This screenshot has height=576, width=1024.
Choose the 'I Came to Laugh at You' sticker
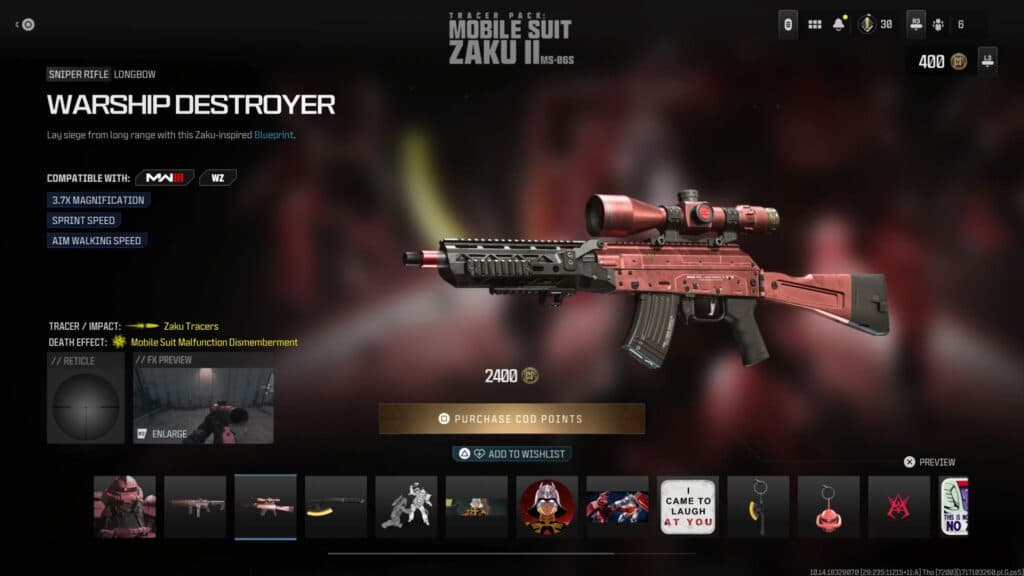tap(688, 506)
